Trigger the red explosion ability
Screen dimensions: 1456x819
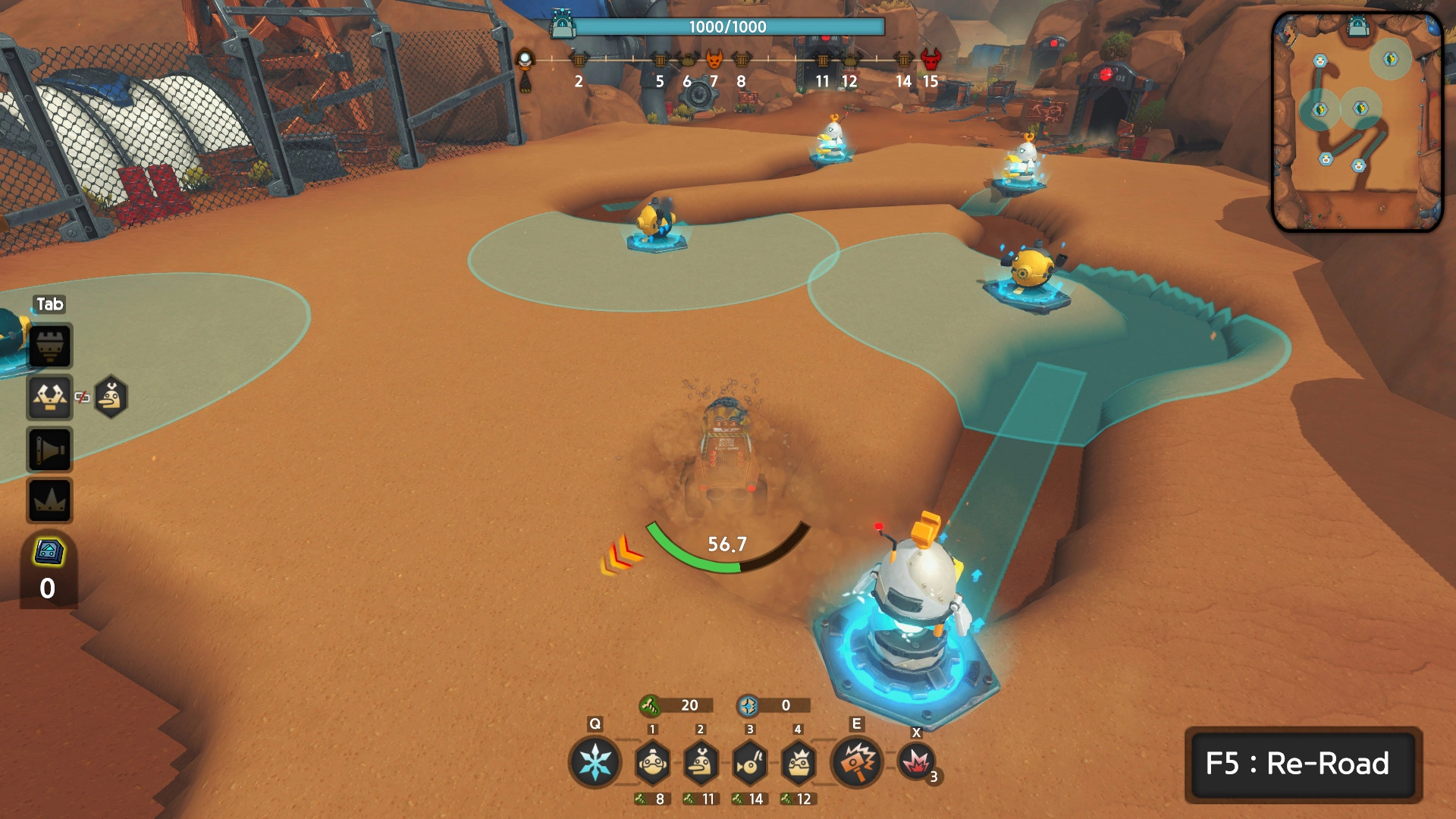click(916, 761)
